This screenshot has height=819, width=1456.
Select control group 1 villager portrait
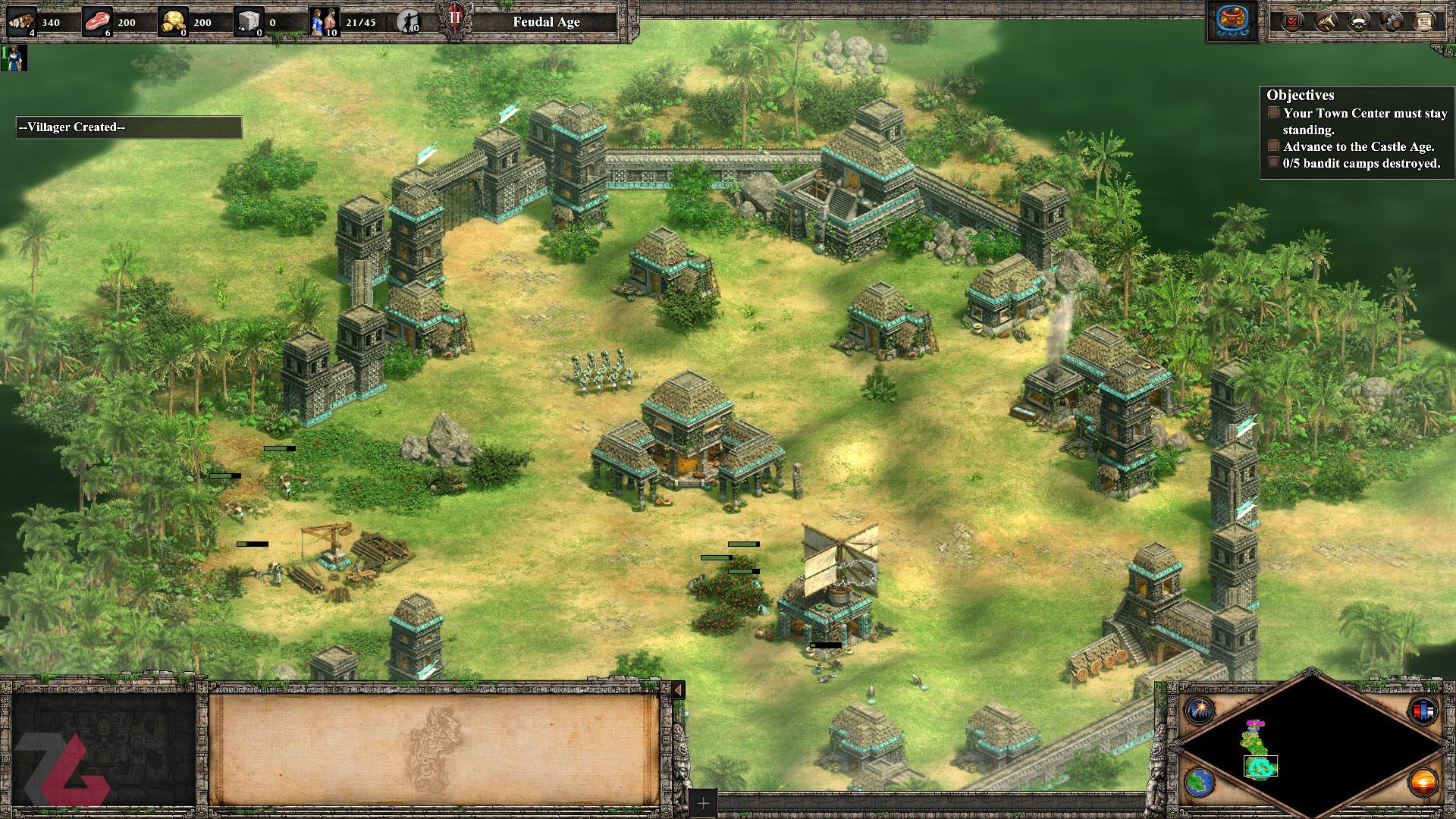[14, 58]
